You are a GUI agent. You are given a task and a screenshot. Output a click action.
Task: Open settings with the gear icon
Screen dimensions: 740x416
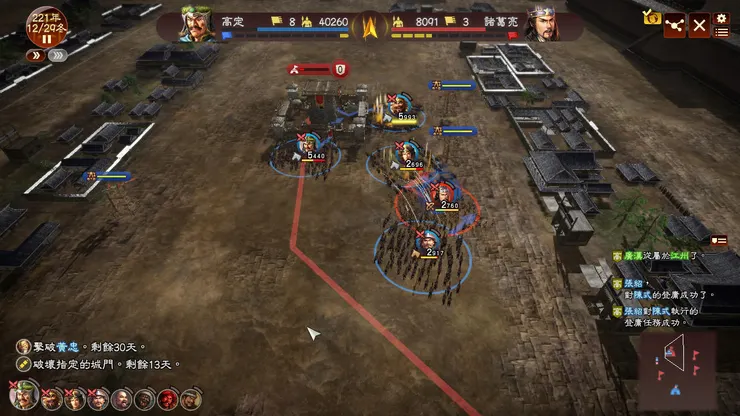pyautogui.click(x=722, y=17)
